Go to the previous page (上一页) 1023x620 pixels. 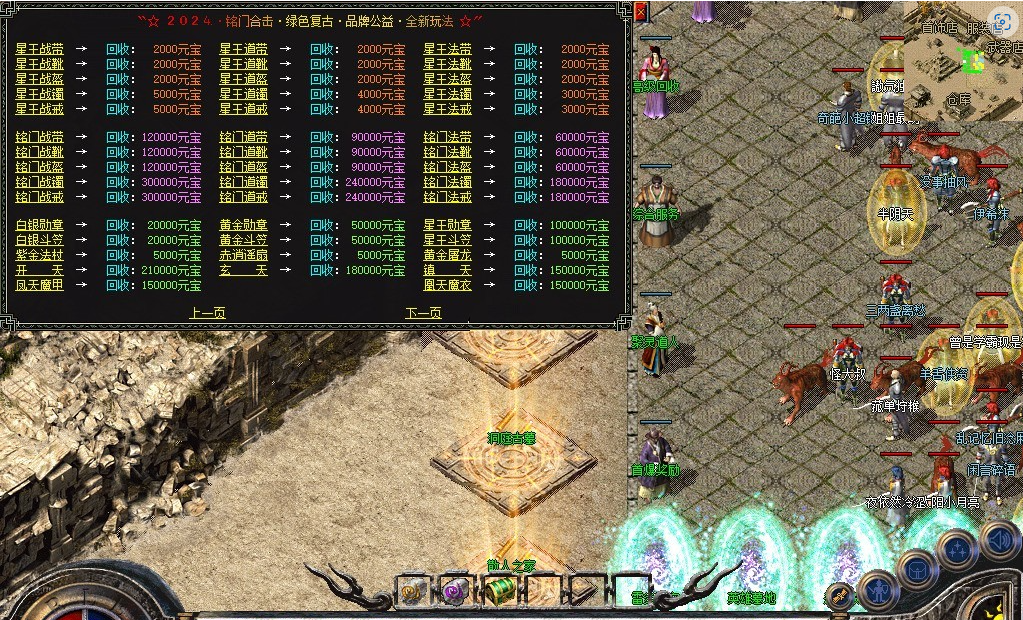pyautogui.click(x=207, y=313)
